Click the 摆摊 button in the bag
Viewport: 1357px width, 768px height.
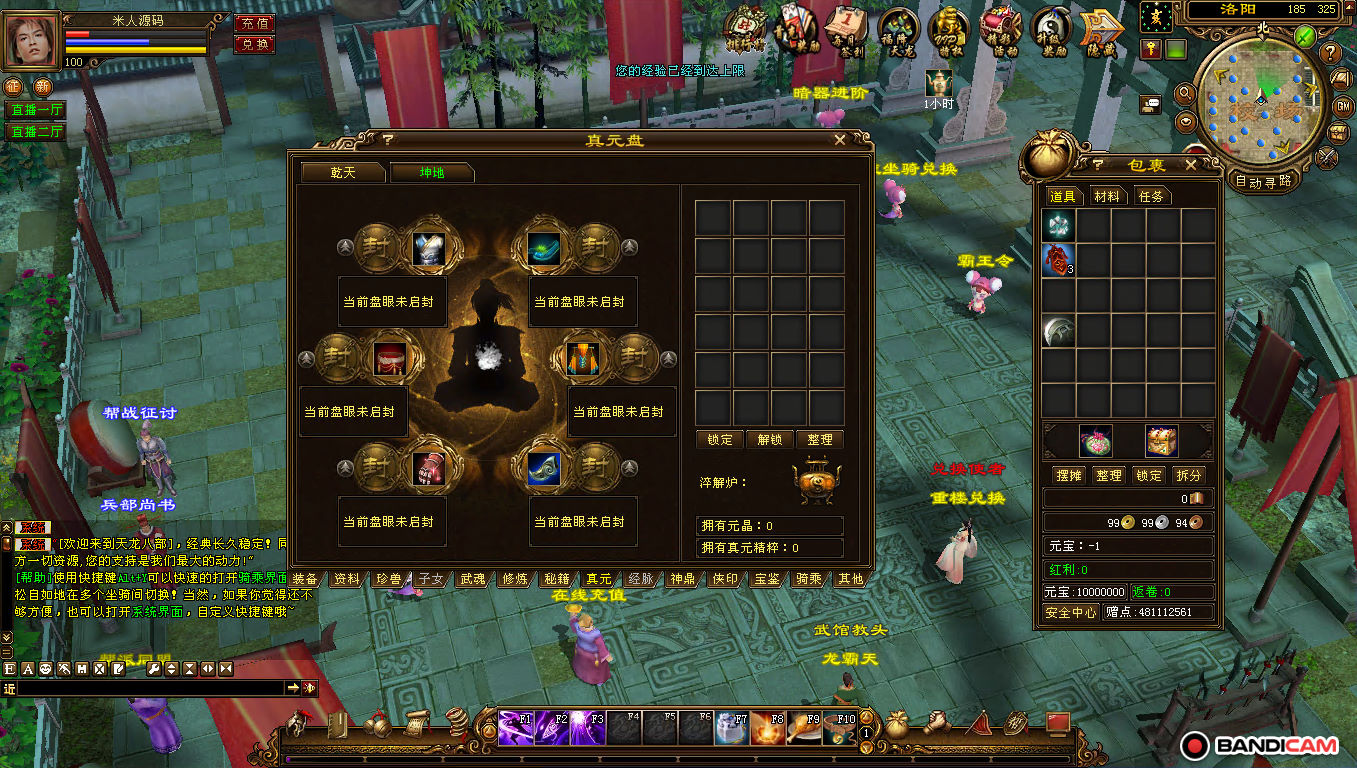point(1071,476)
